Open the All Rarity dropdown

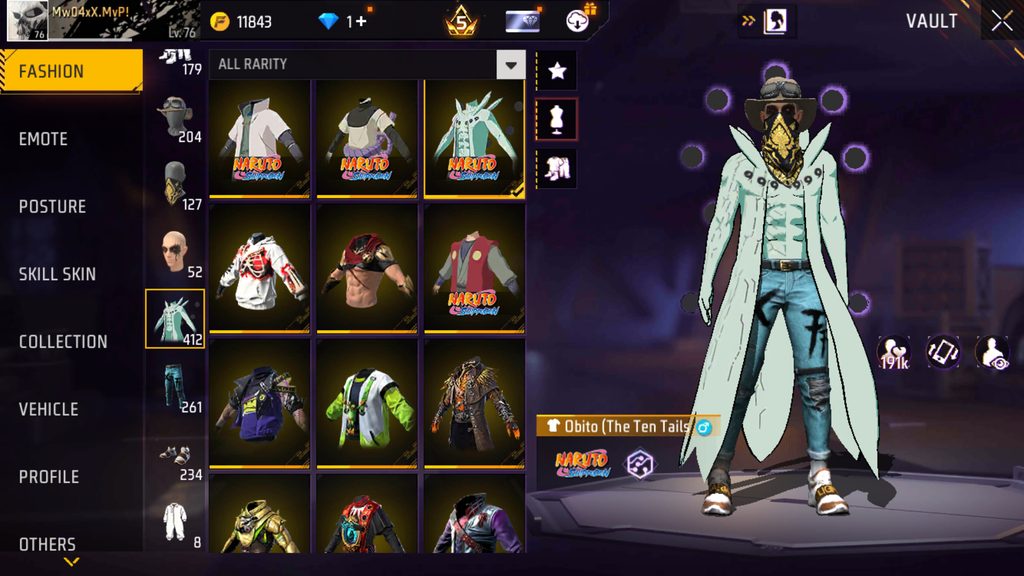click(510, 65)
